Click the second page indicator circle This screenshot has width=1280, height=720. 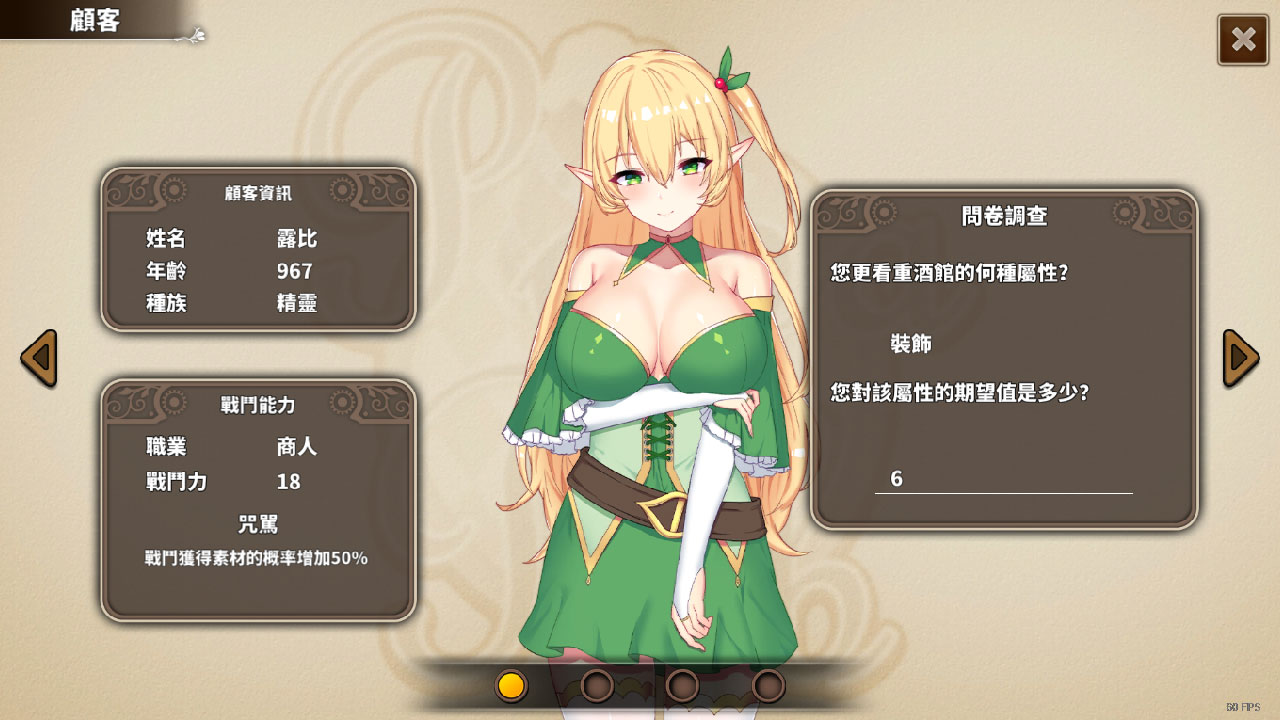click(599, 687)
